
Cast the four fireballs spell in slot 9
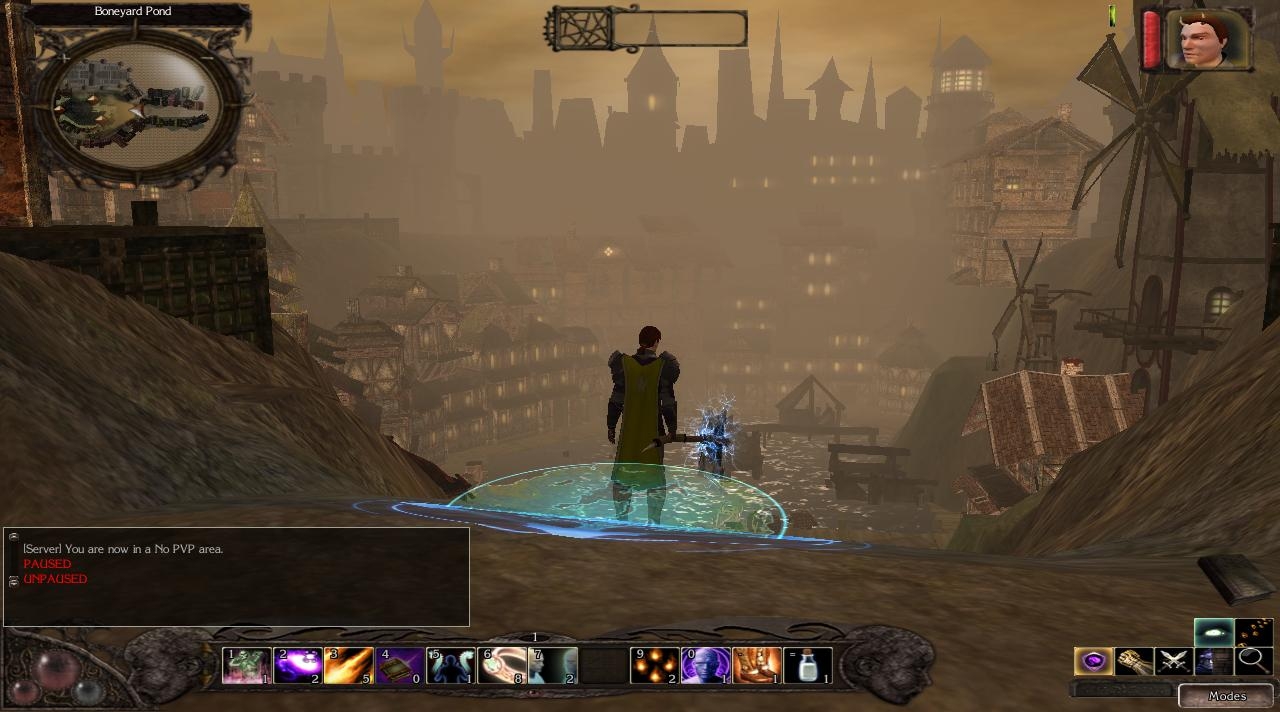pos(655,666)
